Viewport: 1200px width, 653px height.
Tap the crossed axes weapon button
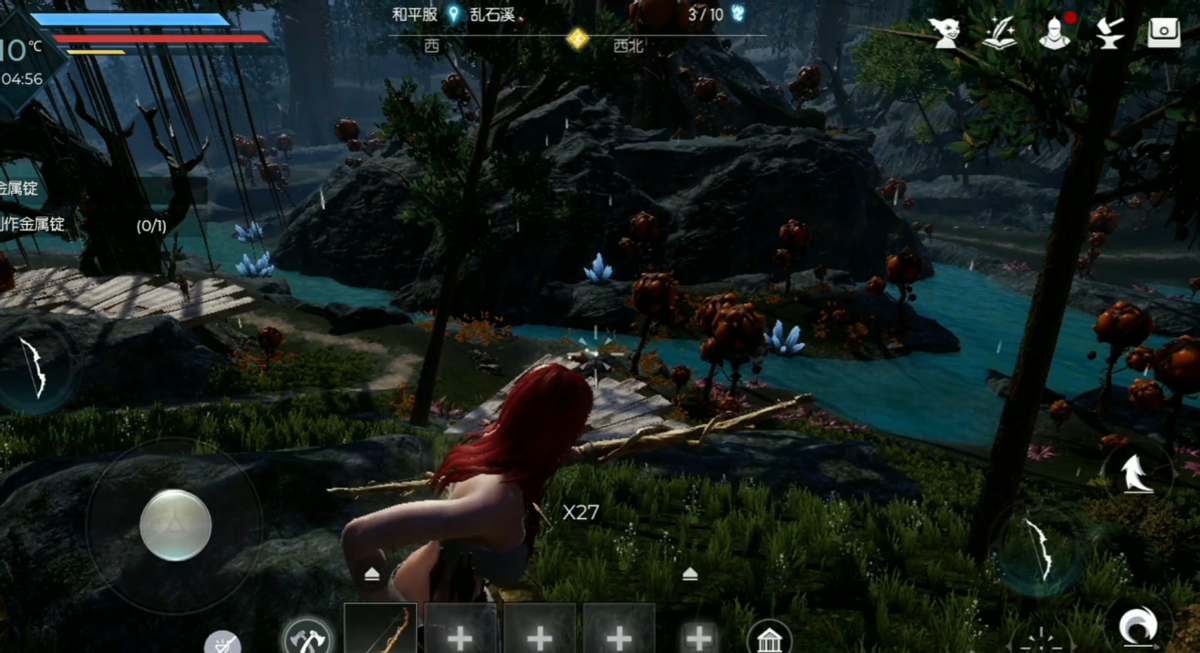click(307, 636)
